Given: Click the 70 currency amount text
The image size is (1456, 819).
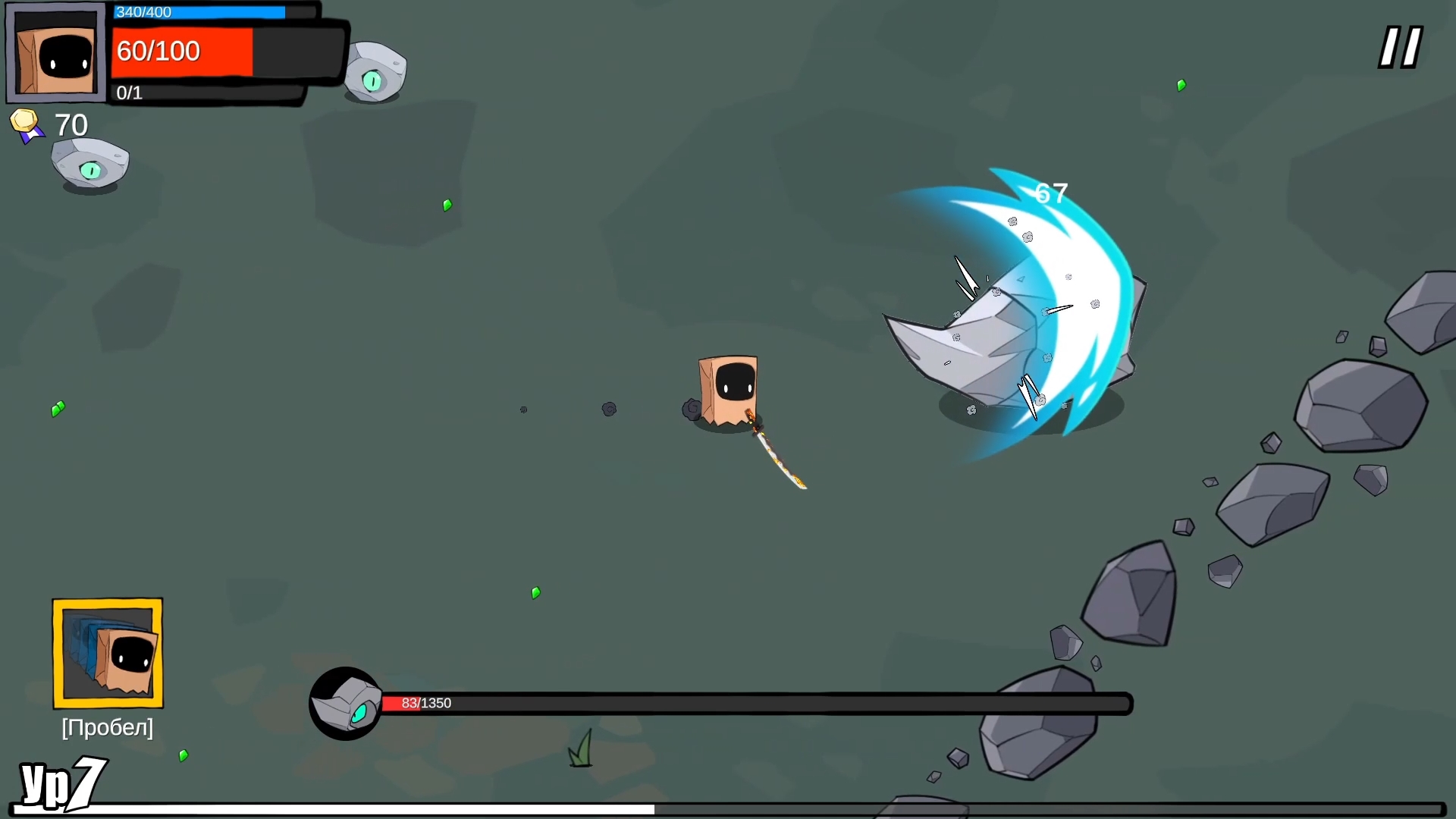Looking at the screenshot, I should 70,124.
